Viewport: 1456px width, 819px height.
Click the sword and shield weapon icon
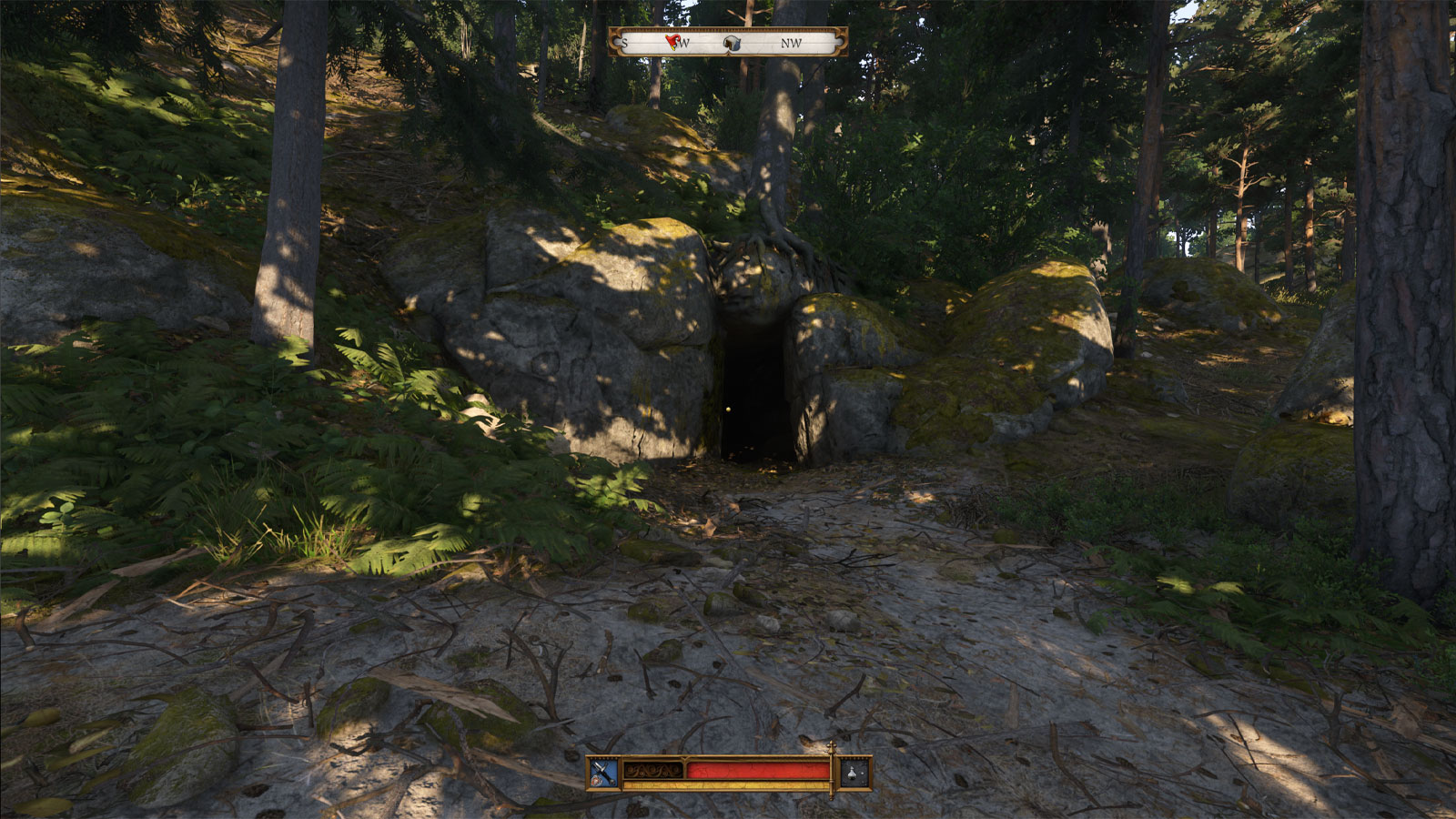click(x=602, y=773)
